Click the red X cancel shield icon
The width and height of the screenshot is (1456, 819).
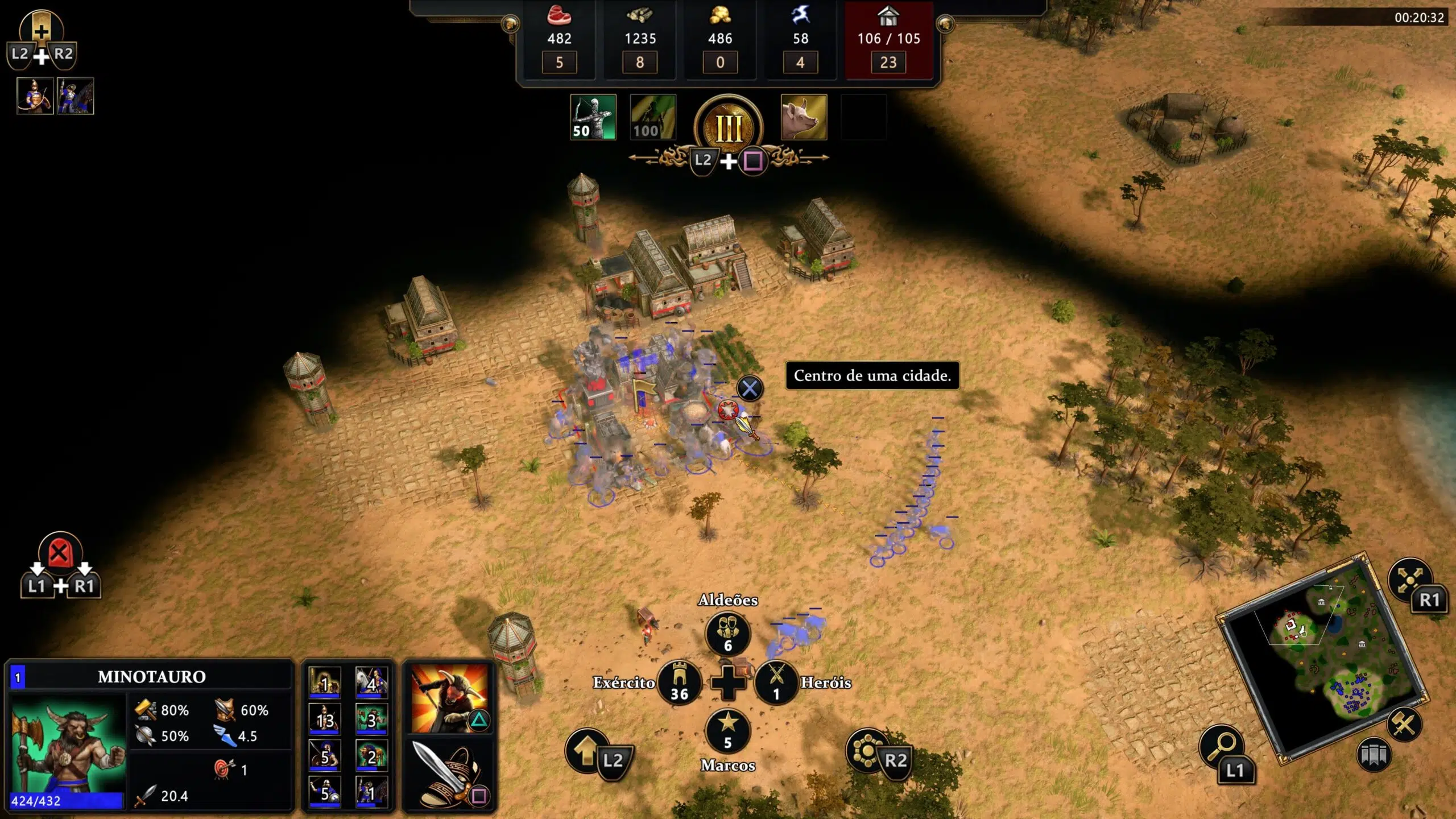[60, 553]
